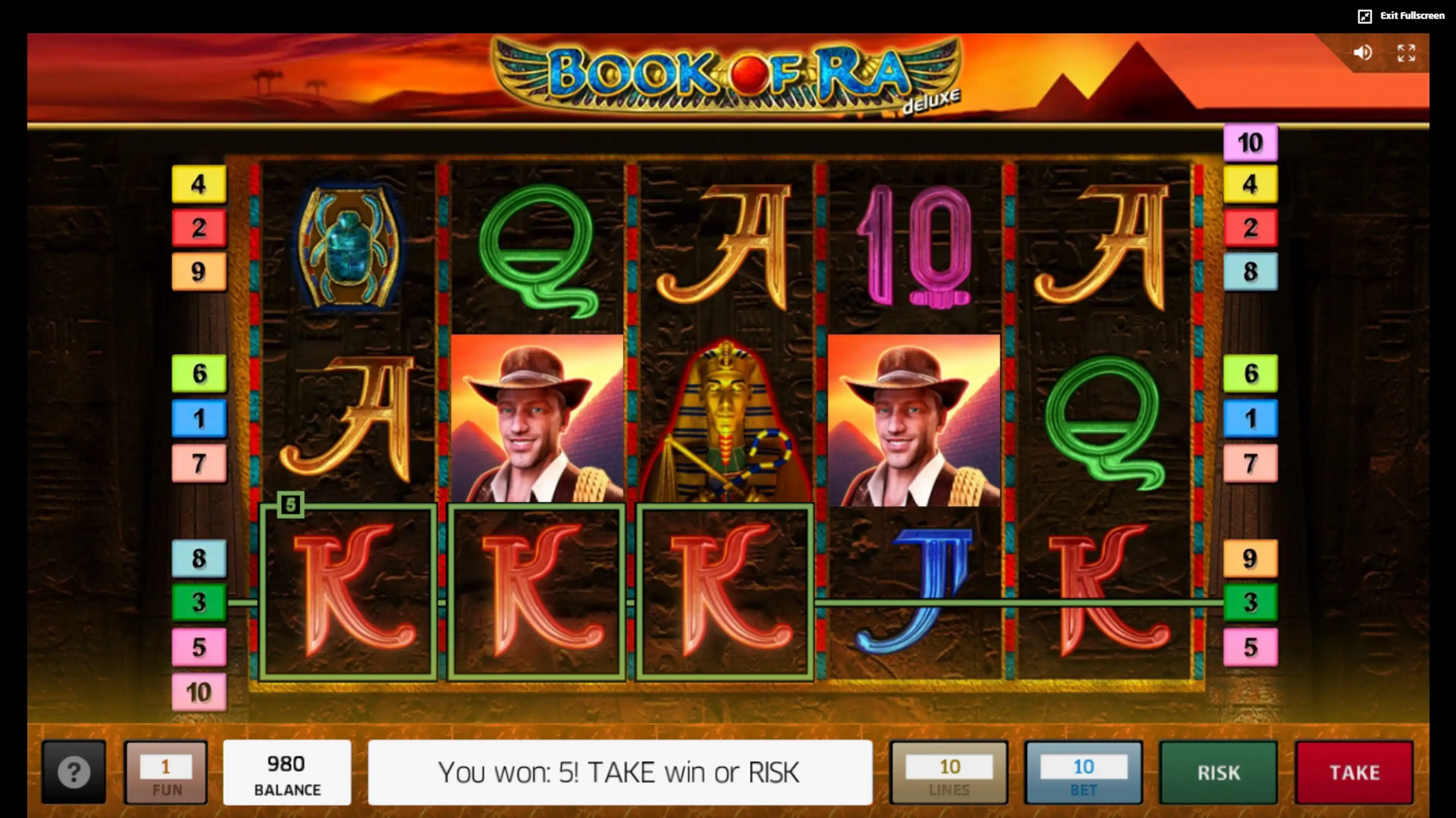The height and width of the screenshot is (818, 1456).
Task: Mute sound with the speaker icon
Action: pyautogui.click(x=1362, y=53)
